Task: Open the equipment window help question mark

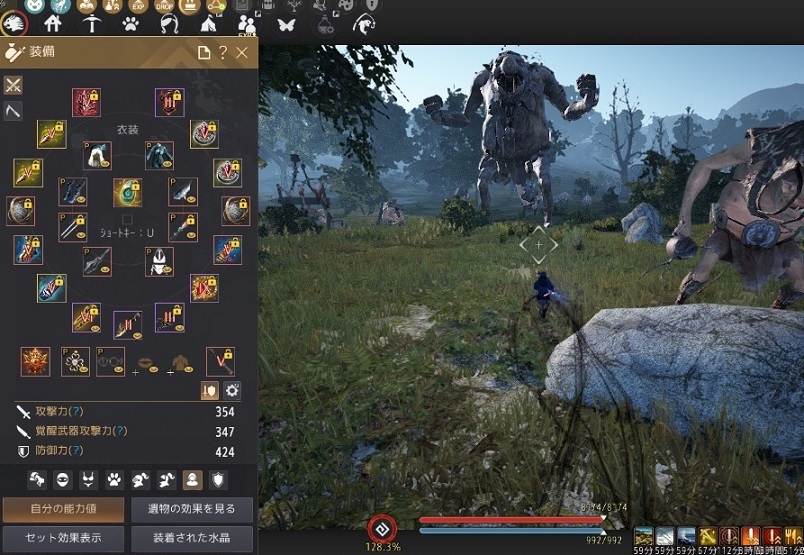Action: 222,53
